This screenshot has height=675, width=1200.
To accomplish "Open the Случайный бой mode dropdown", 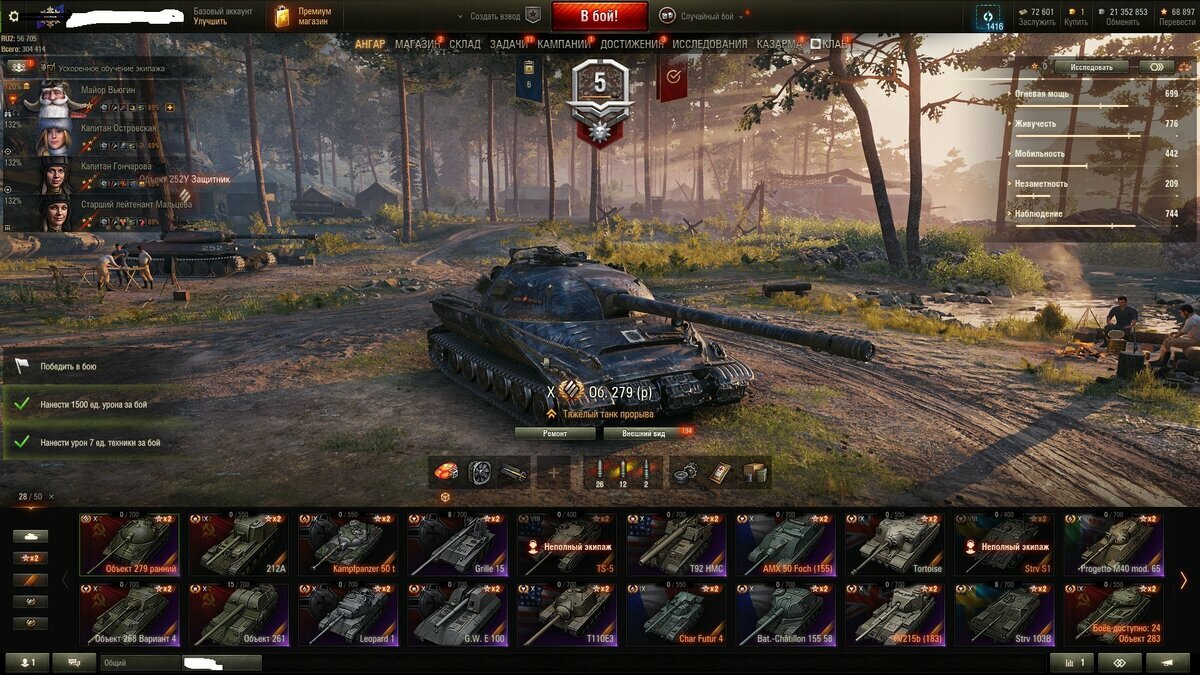I will coord(707,16).
